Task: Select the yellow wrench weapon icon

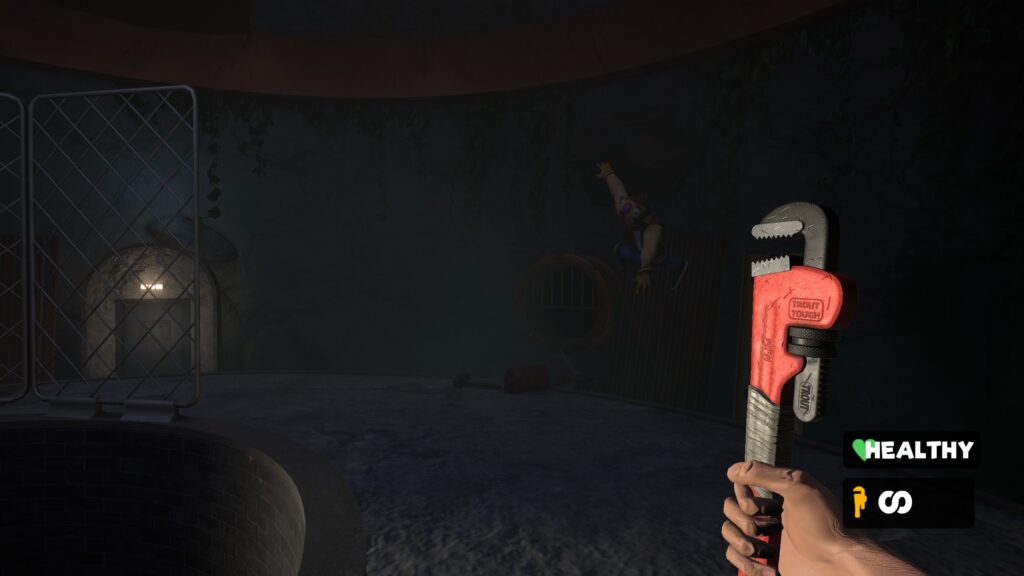Action: pyautogui.click(x=858, y=502)
